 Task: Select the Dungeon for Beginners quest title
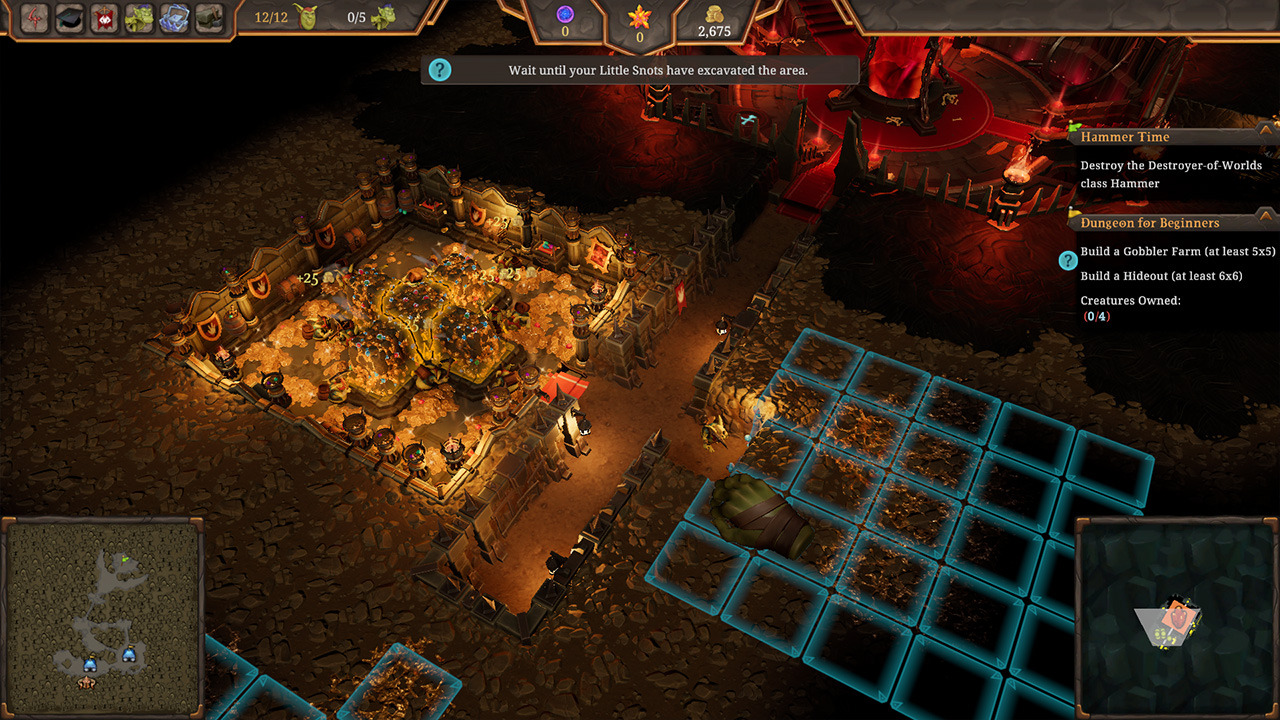click(1149, 223)
